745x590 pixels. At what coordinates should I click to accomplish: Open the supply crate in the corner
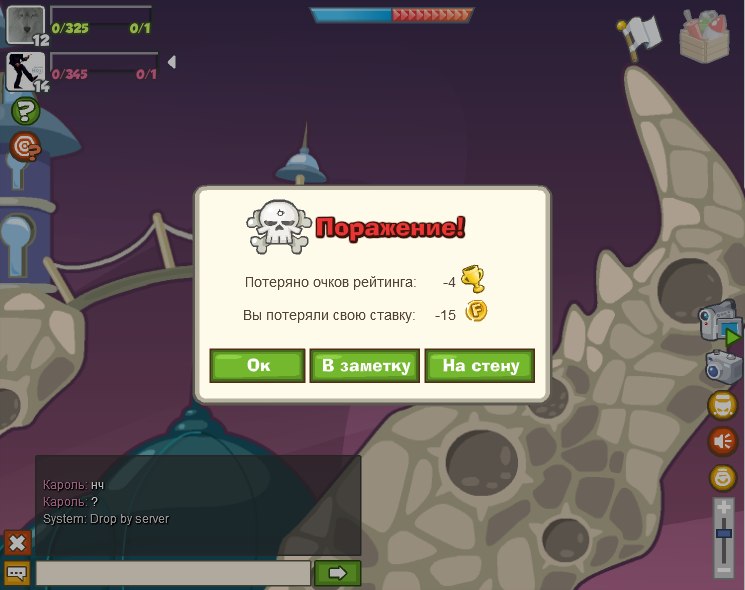709,35
